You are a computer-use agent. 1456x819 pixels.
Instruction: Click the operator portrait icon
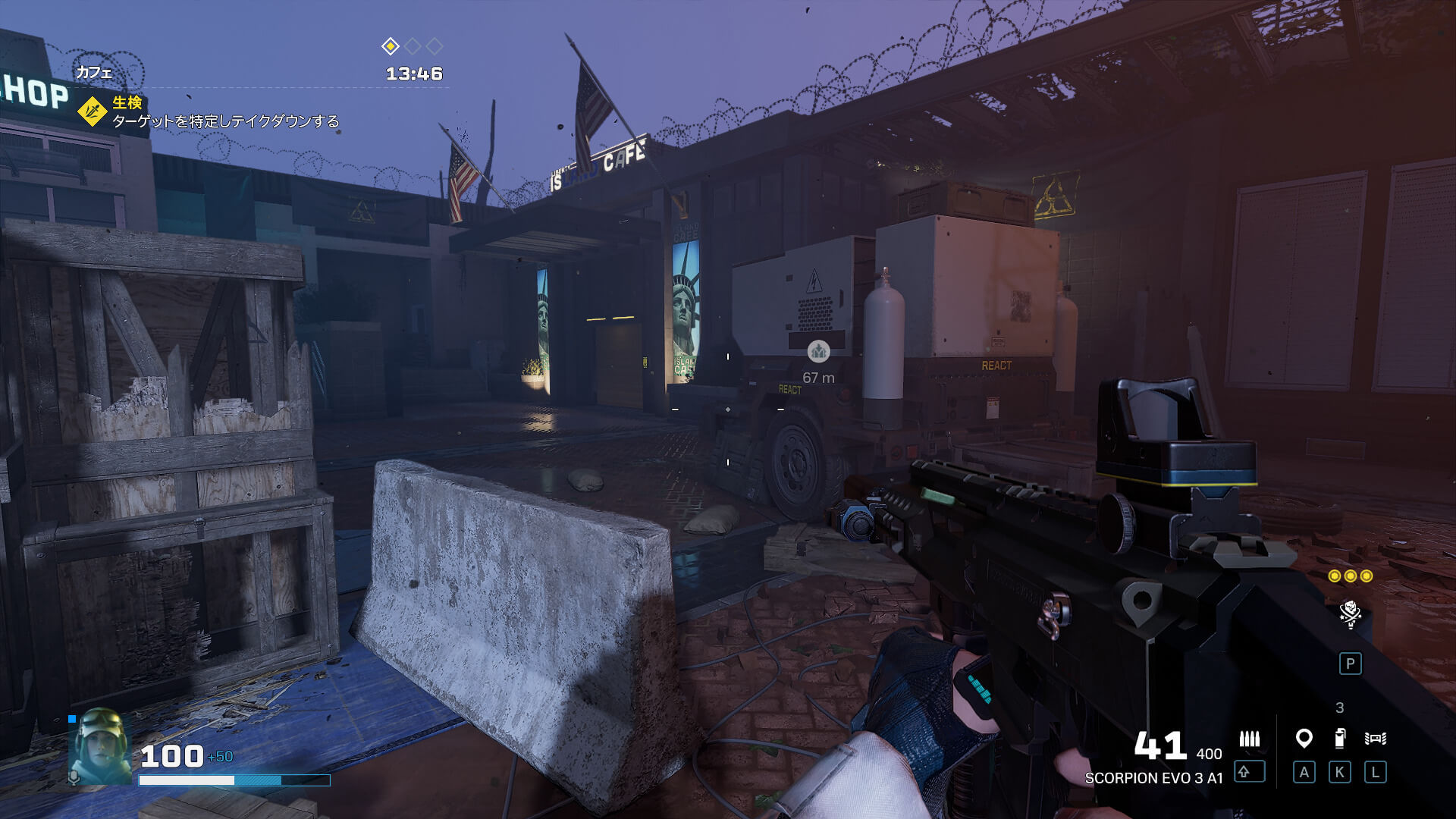pyautogui.click(x=100, y=745)
